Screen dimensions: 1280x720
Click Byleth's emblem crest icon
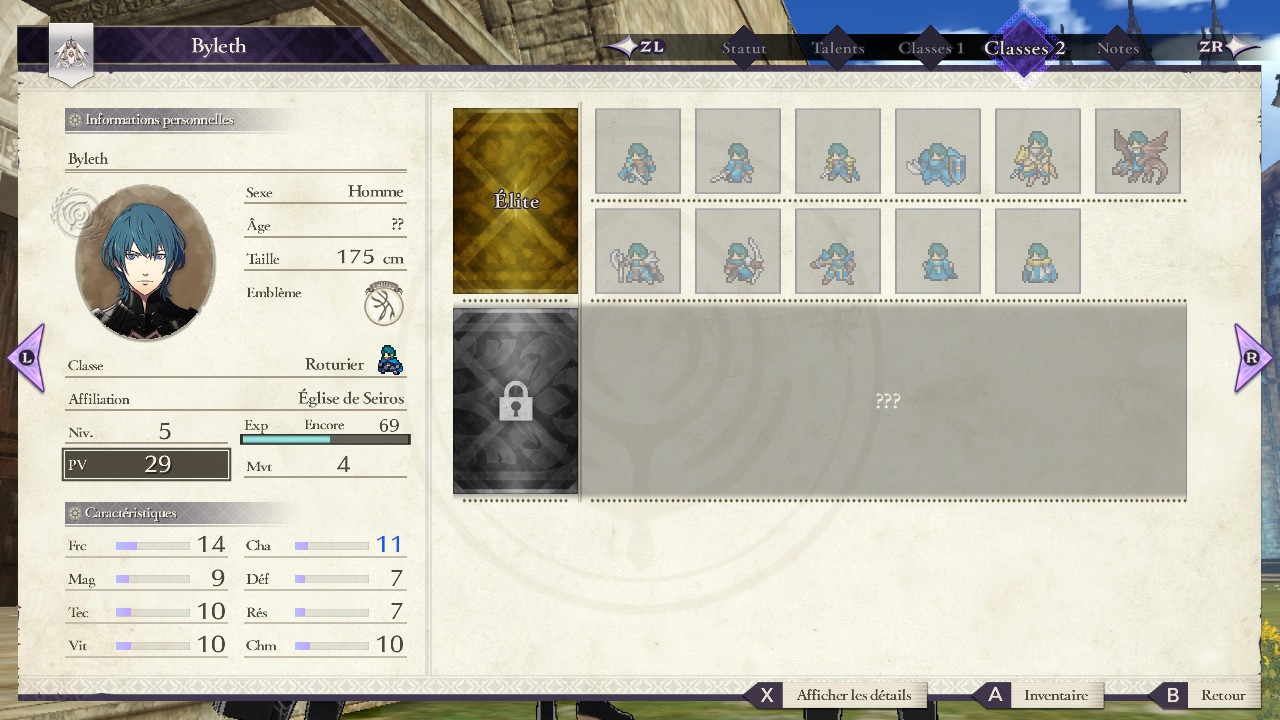point(384,303)
